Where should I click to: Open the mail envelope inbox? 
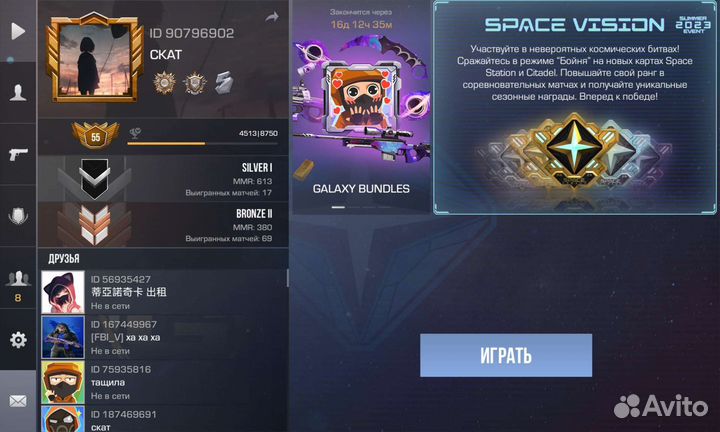(18, 401)
